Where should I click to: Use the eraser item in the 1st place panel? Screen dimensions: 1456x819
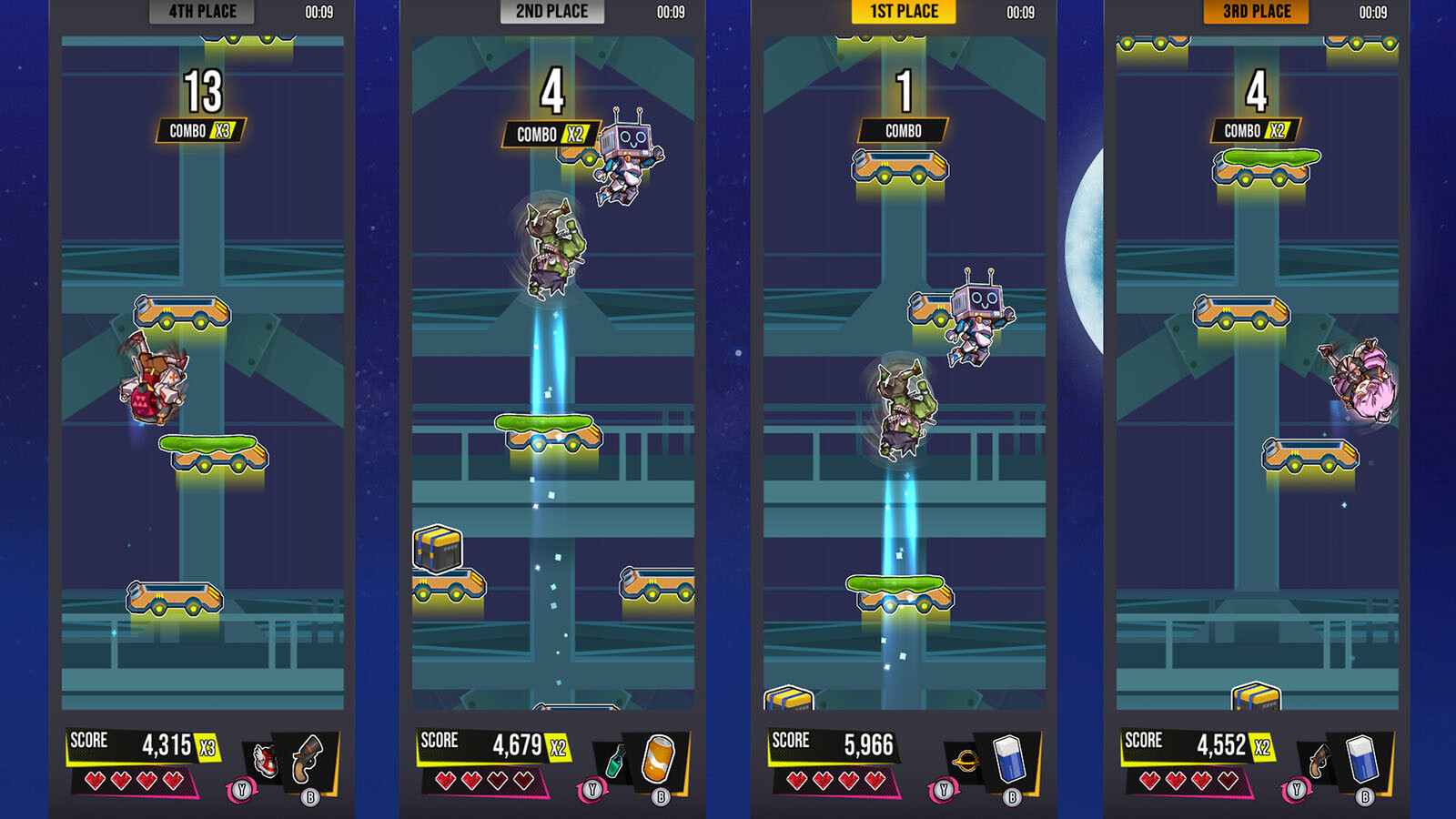point(1009,758)
